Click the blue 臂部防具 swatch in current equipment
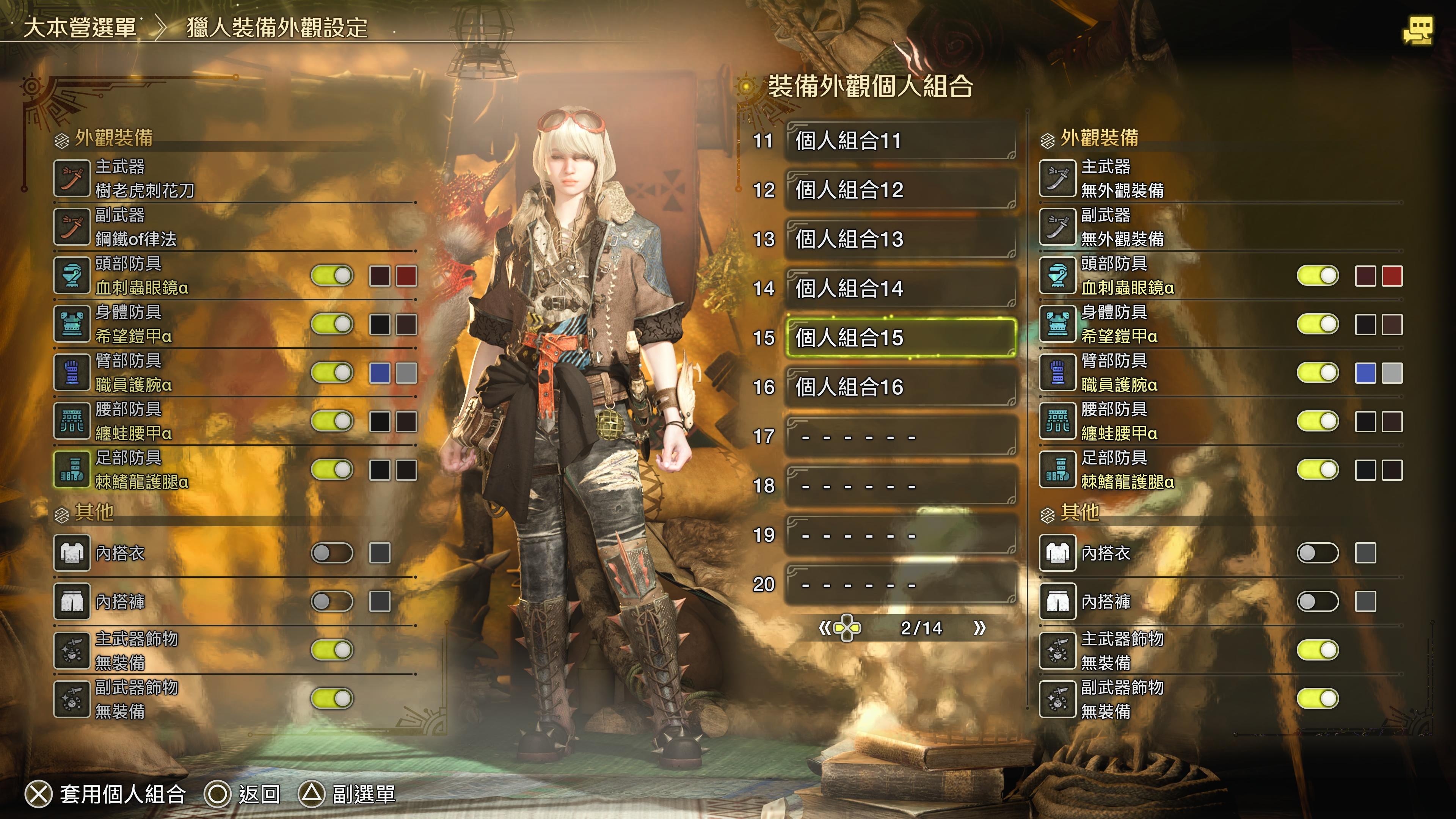 tap(379, 373)
